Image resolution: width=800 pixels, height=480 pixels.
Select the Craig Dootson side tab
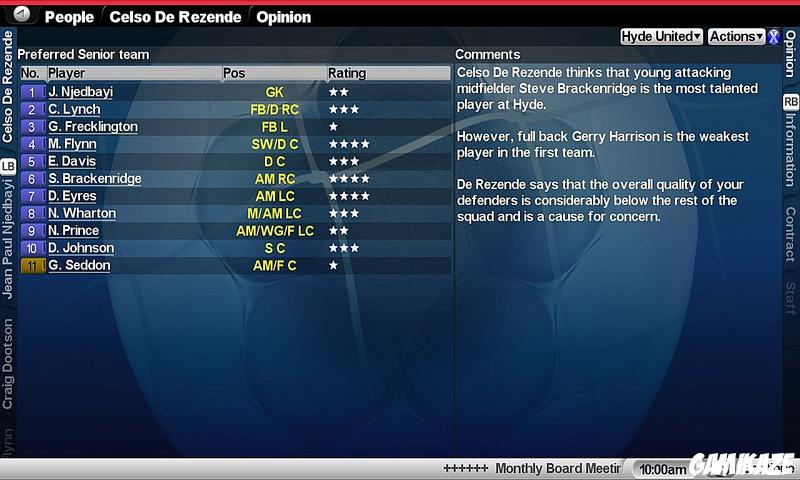pyautogui.click(x=8, y=363)
